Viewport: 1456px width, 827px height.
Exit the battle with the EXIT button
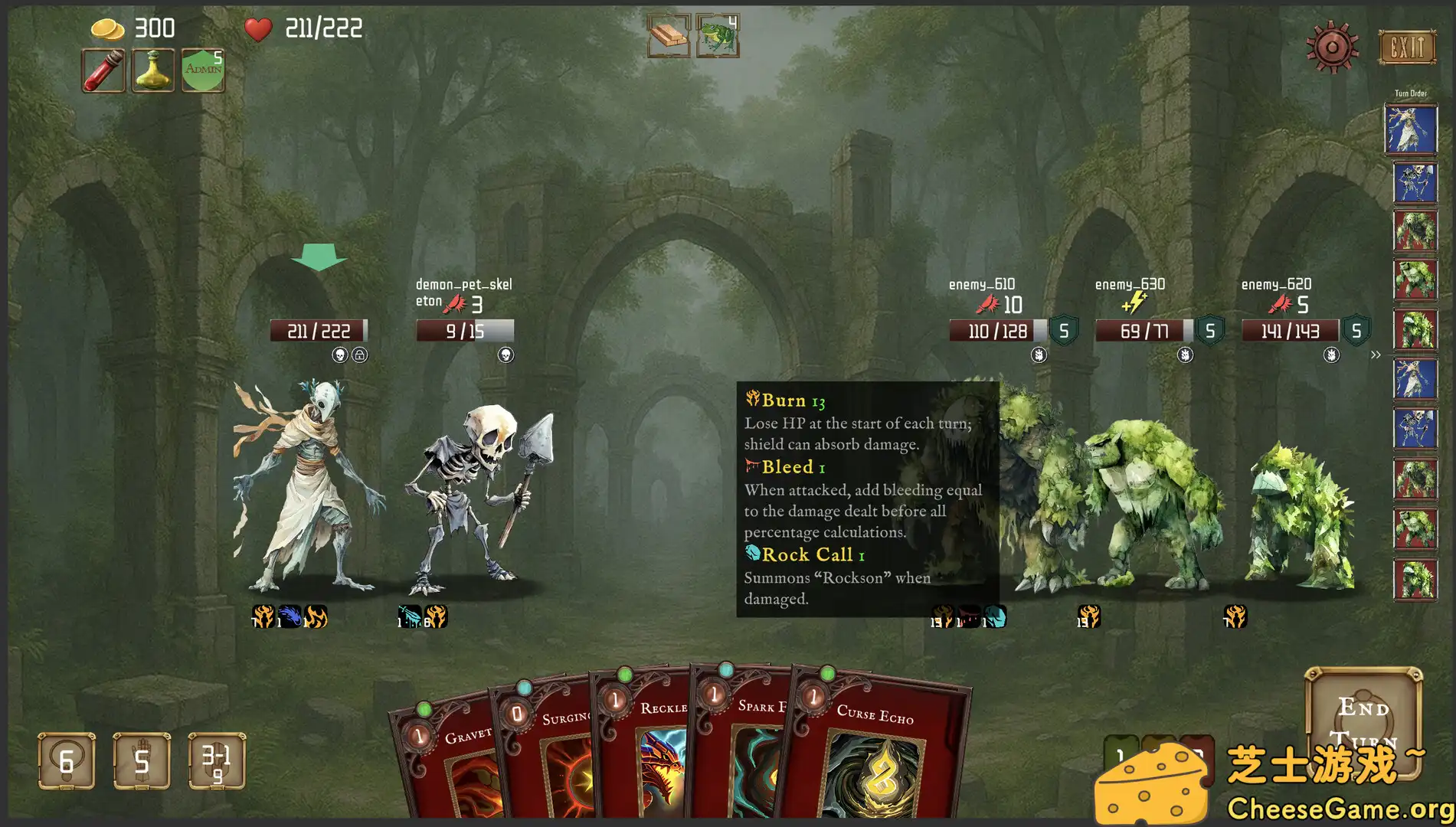1407,47
